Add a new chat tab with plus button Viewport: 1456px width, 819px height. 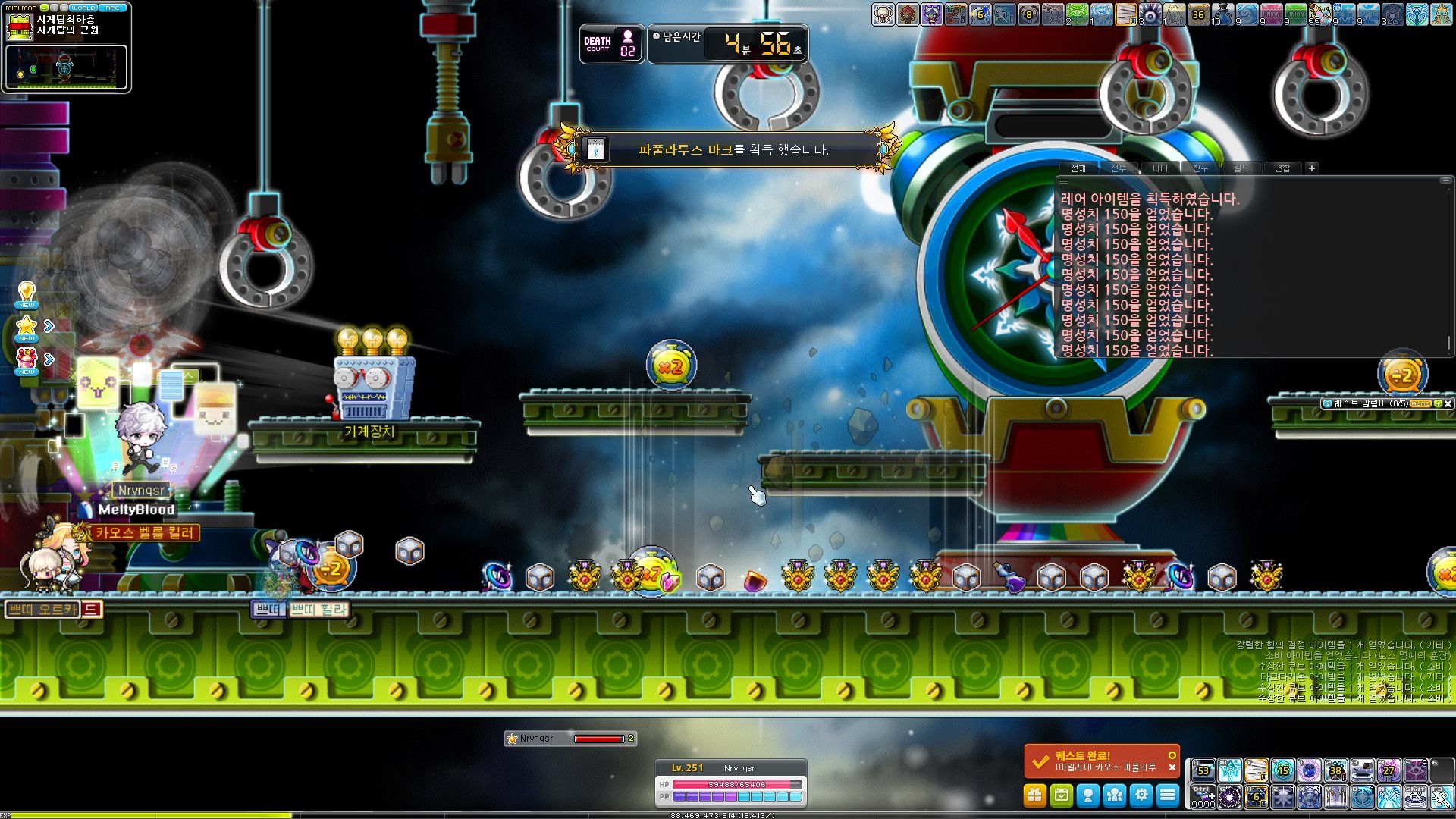1312,168
